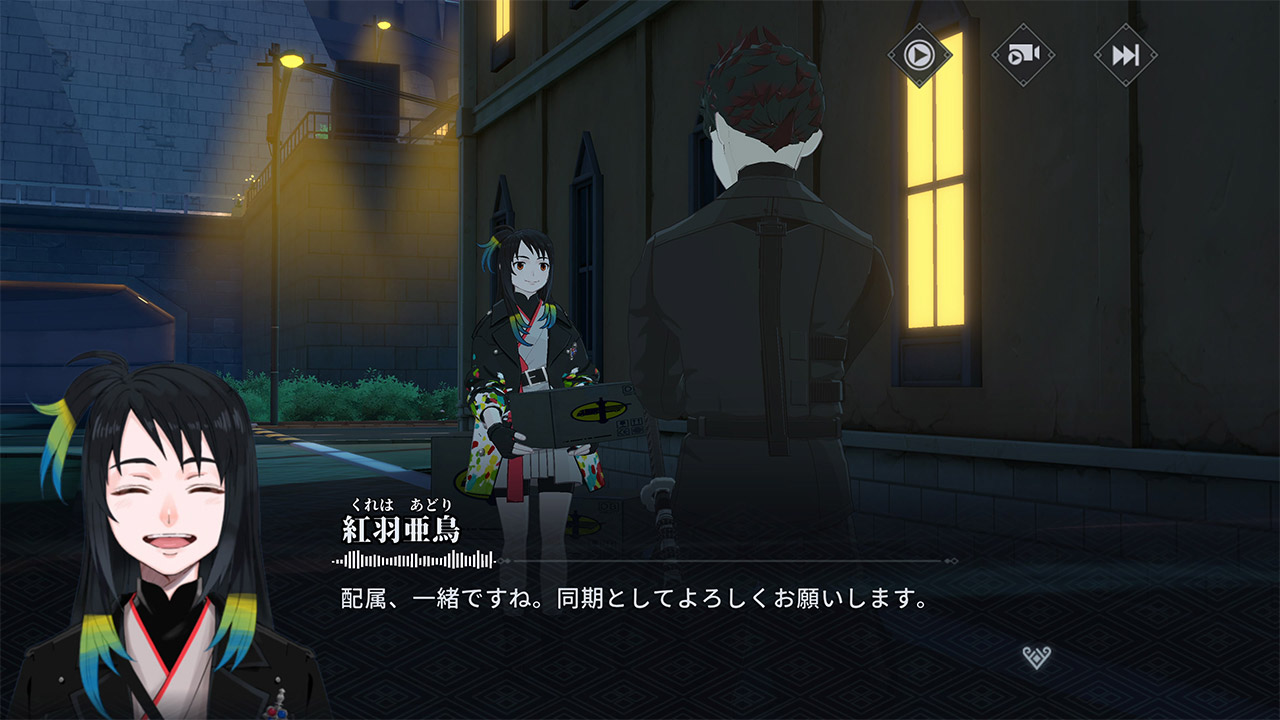The width and height of the screenshot is (1280, 720).
Task: Click the camera icon button
Action: (1022, 54)
